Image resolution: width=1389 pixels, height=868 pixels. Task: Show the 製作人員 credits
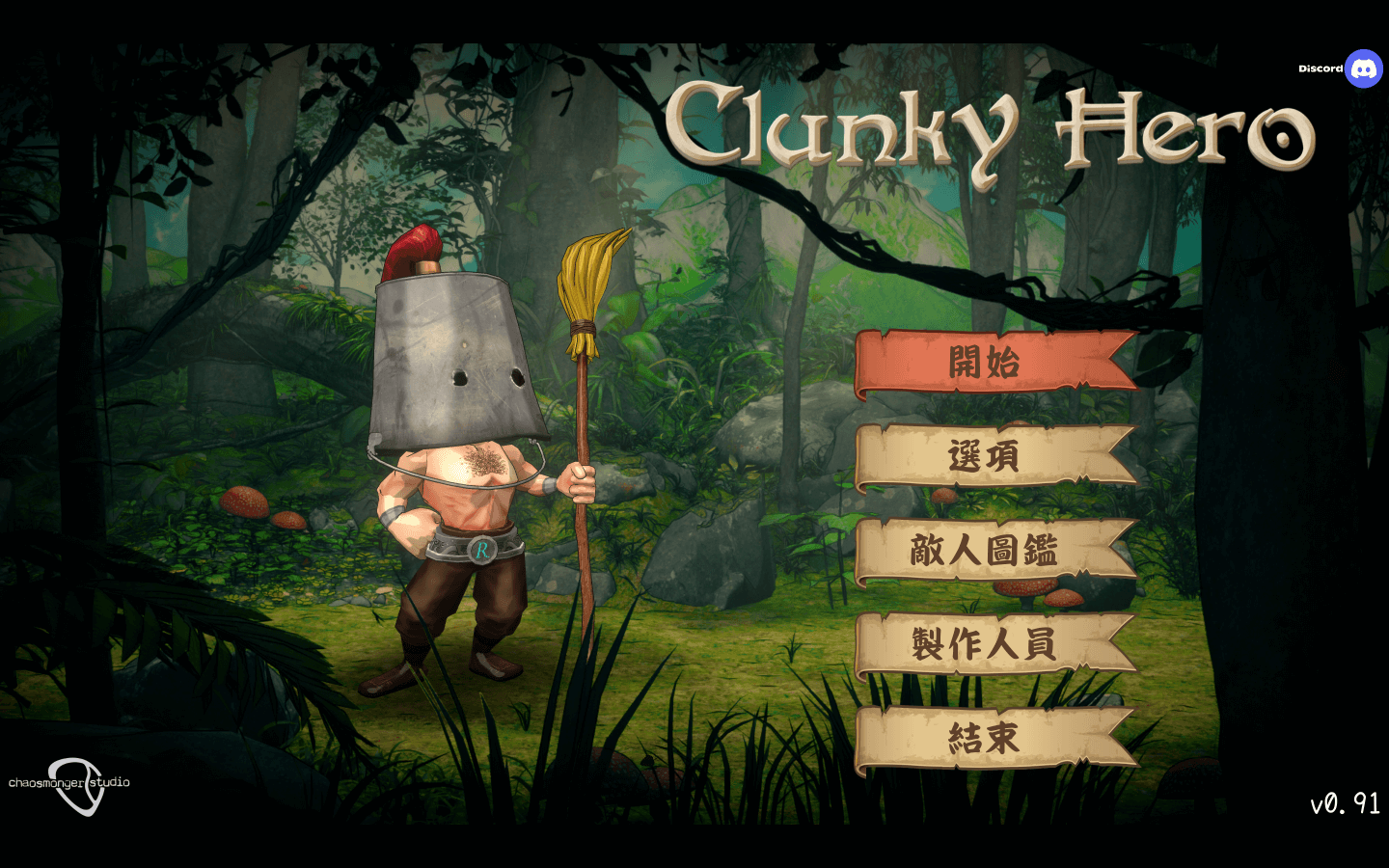(x=986, y=644)
